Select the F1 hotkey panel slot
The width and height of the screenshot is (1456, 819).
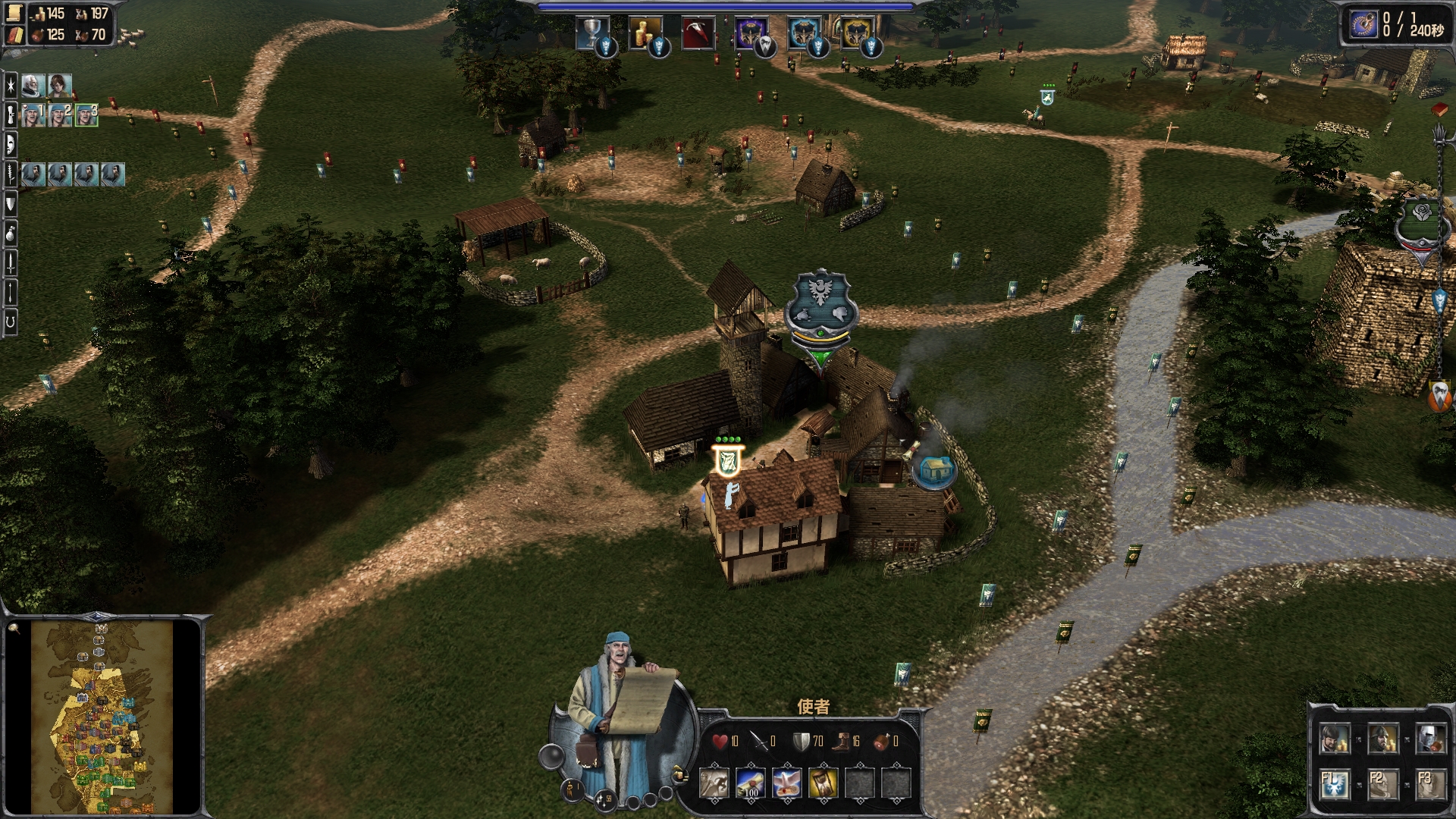coord(1335,784)
